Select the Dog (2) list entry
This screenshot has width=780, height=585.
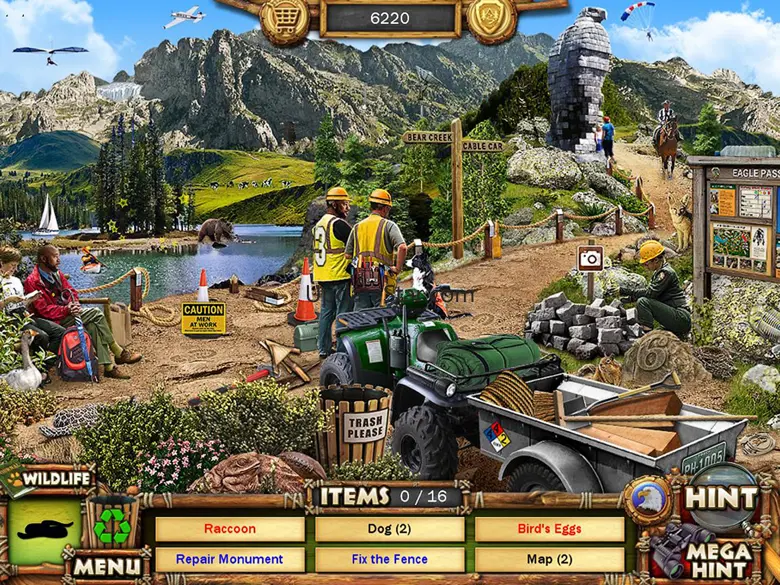pyautogui.click(x=390, y=529)
